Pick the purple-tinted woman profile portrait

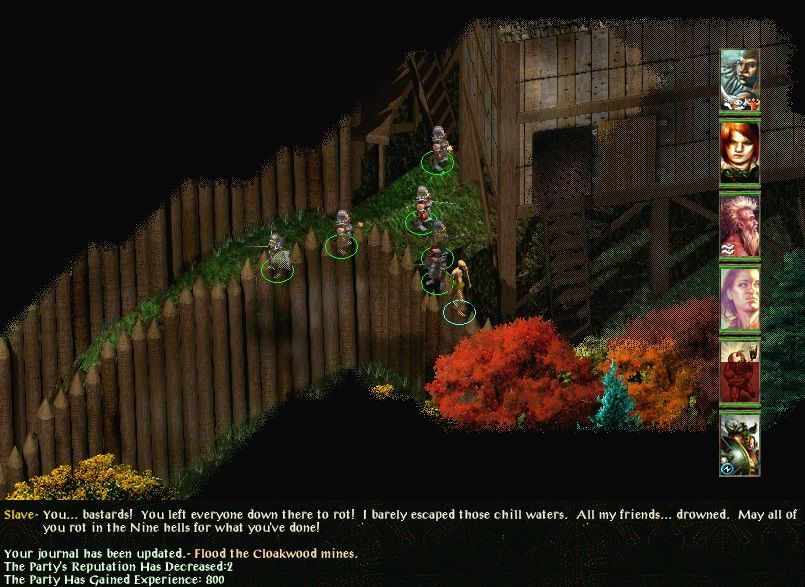(740, 298)
